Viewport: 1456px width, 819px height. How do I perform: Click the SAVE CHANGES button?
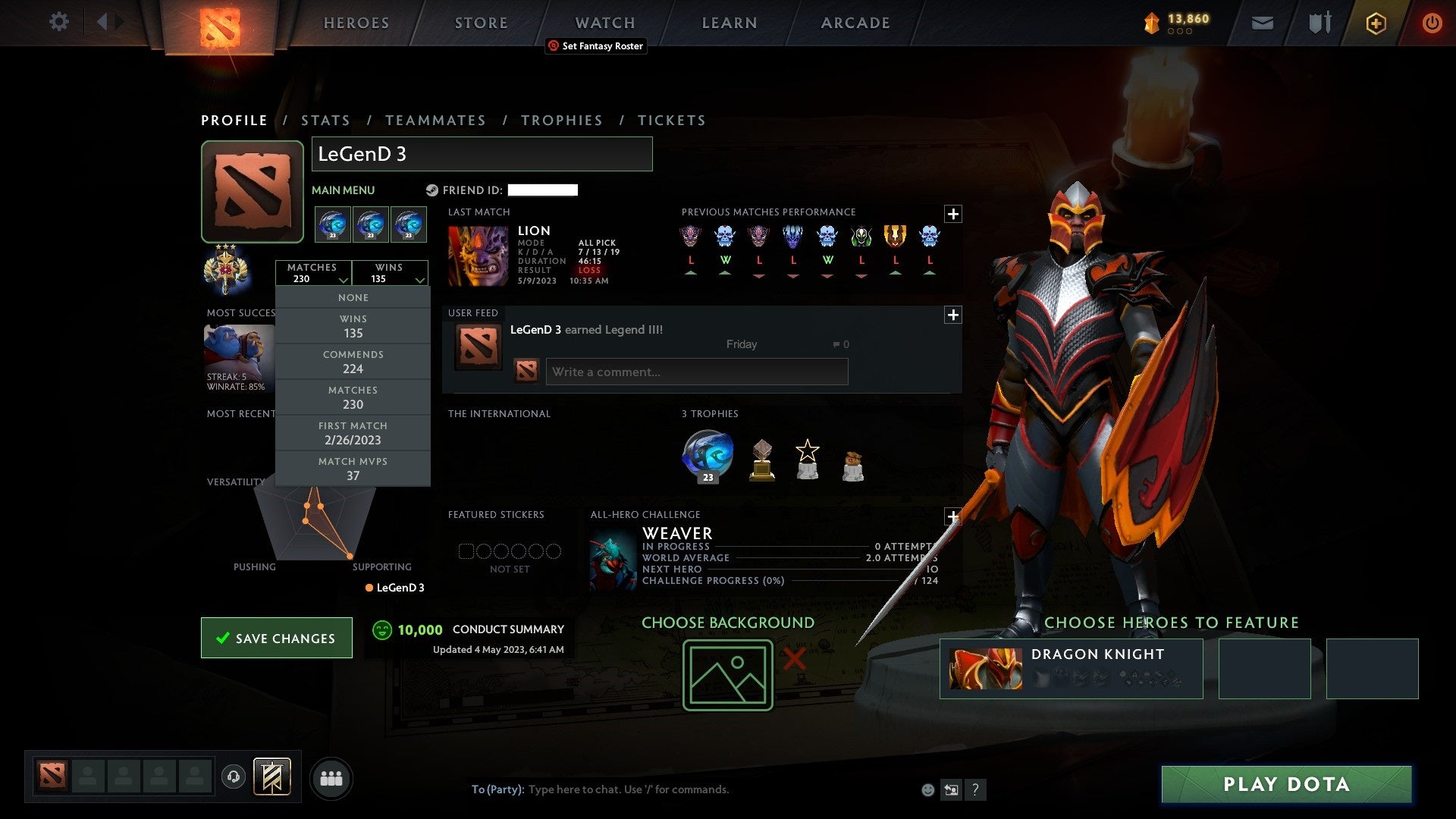click(x=276, y=638)
